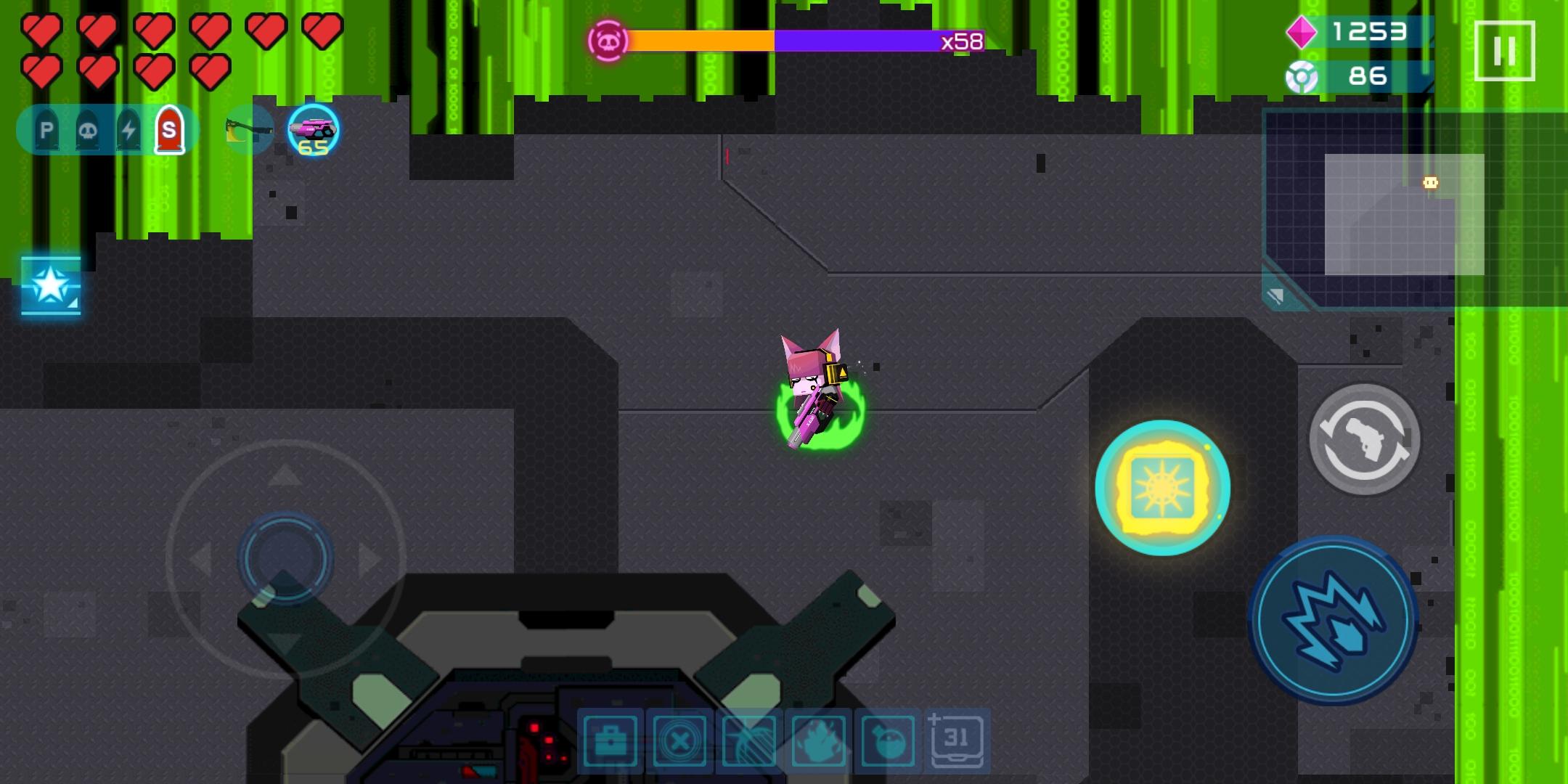
Task: Enable the lightning ammo type
Action: (x=128, y=128)
